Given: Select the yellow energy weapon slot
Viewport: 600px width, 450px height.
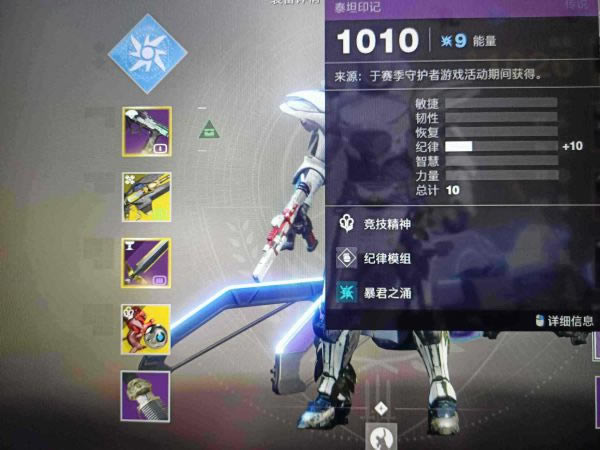Looking at the screenshot, I should 146,197.
